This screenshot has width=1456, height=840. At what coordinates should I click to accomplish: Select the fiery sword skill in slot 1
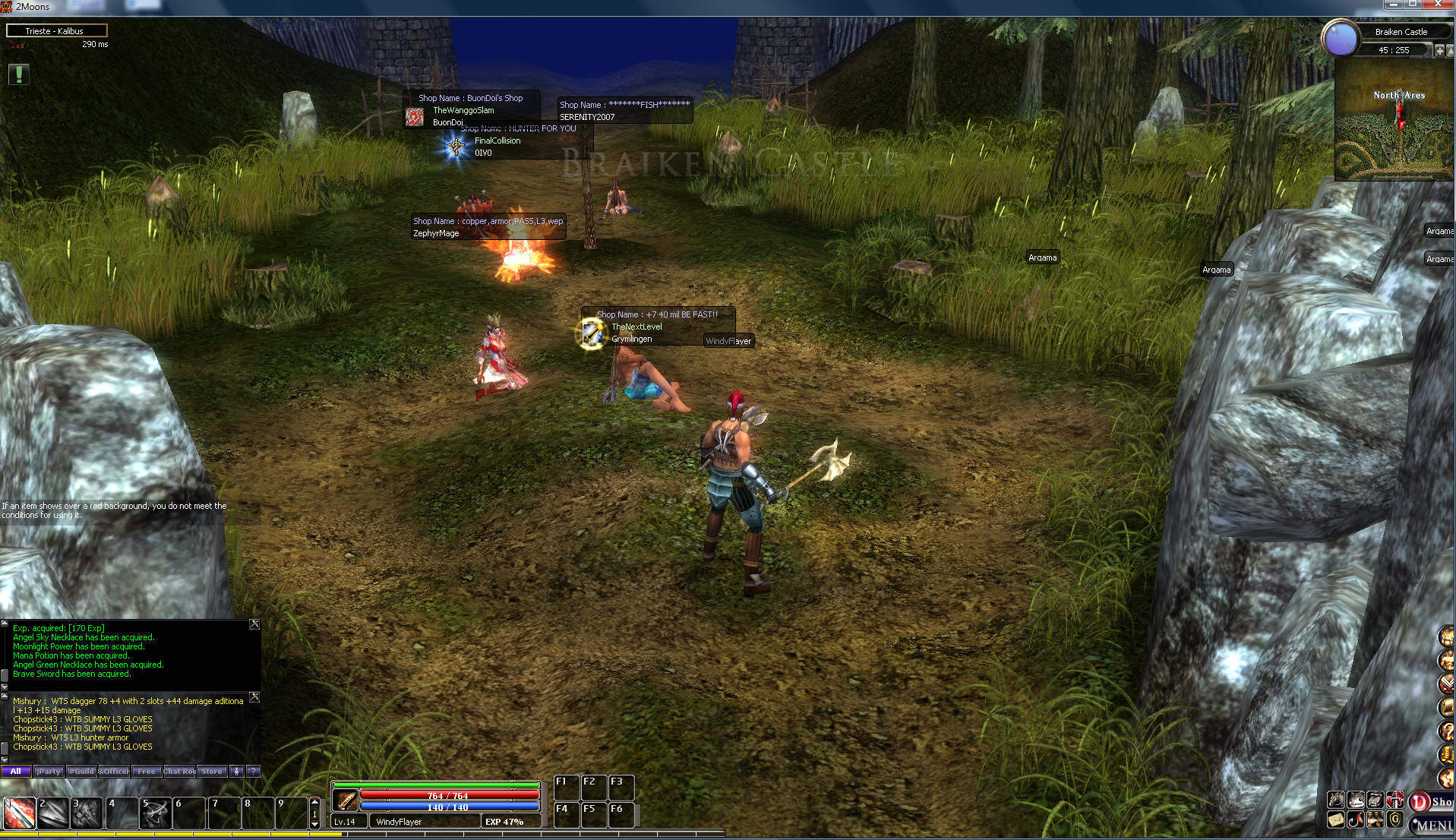[x=20, y=813]
